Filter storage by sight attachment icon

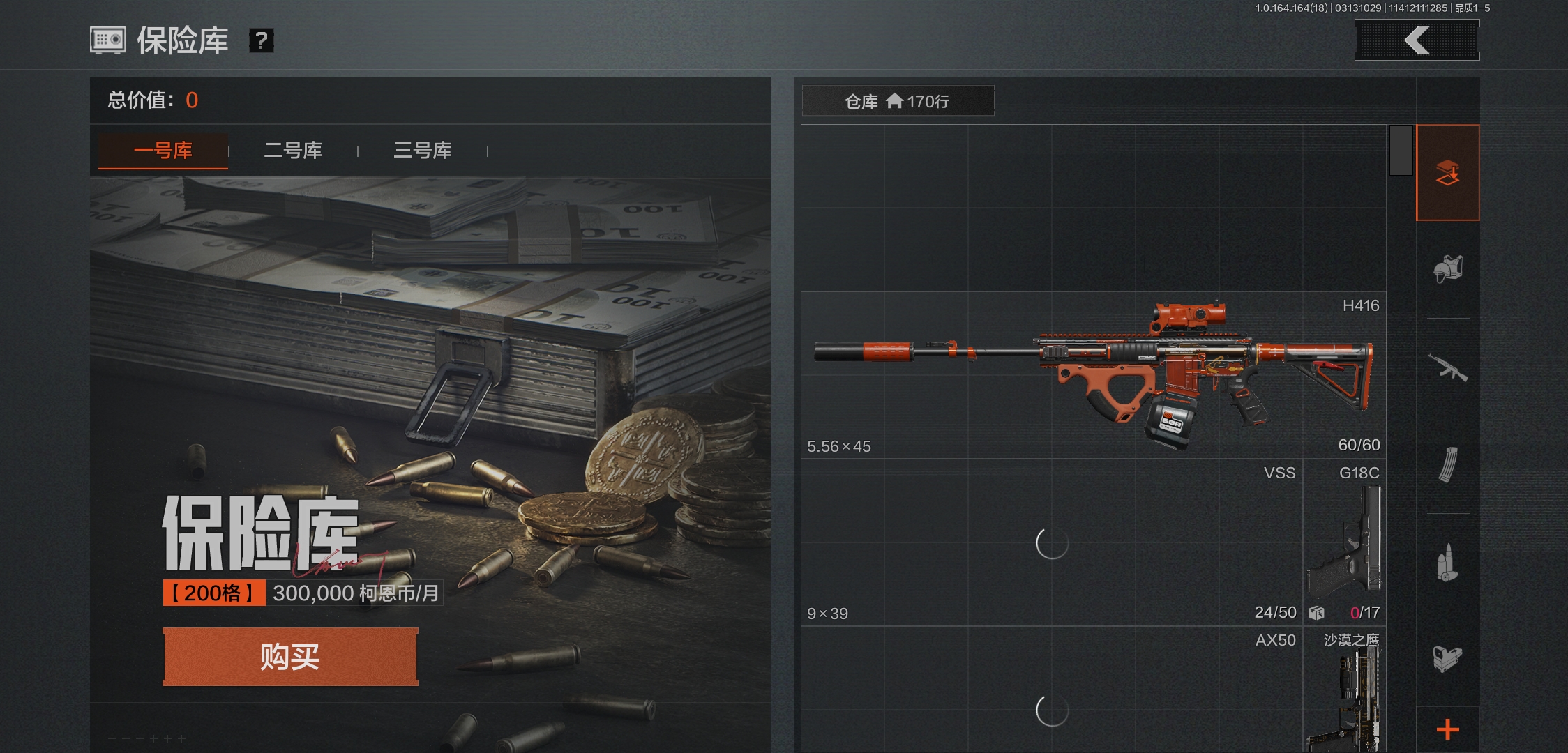[1448, 658]
